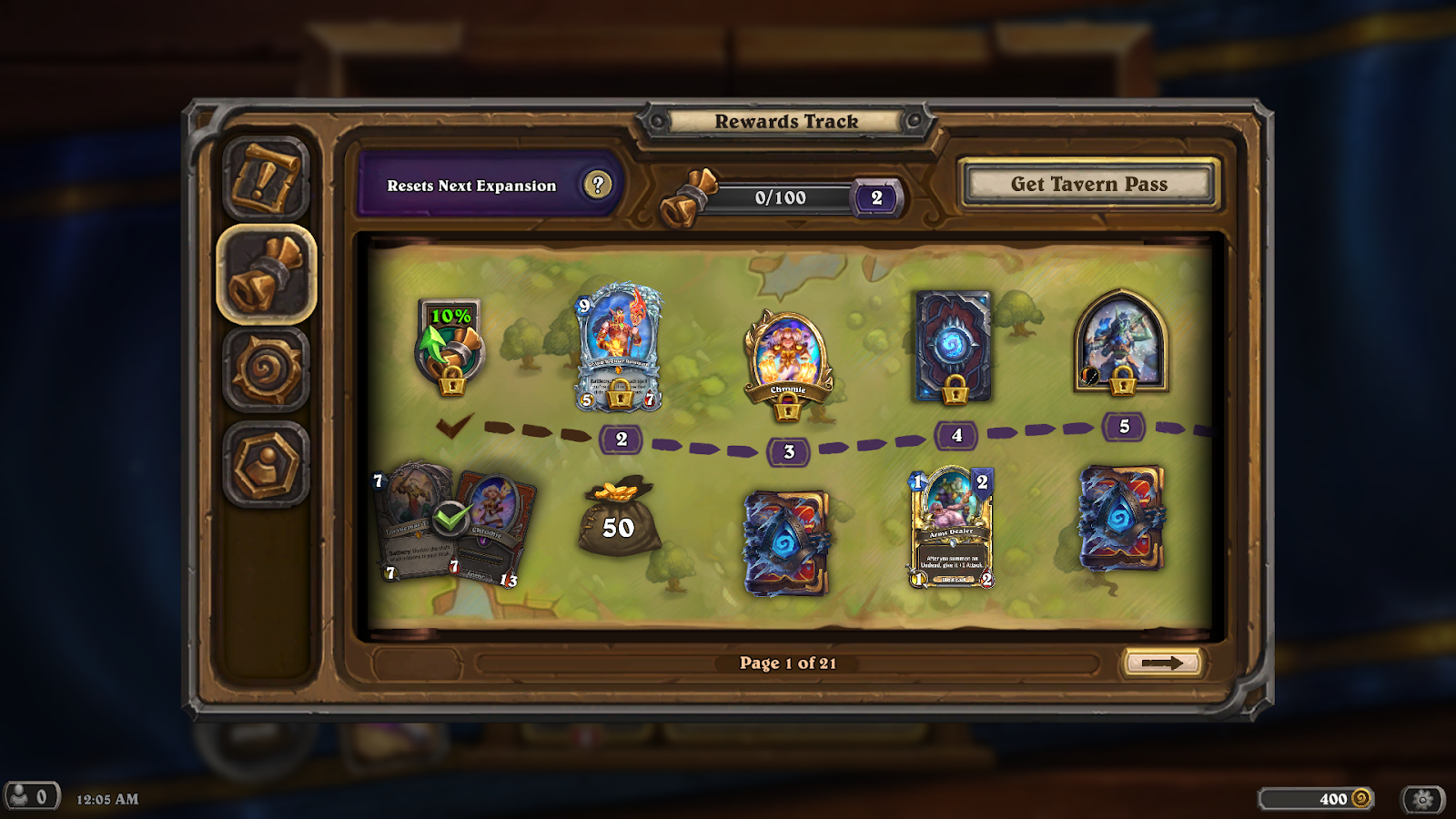Viewport: 1456px width, 819px height.
Task: Inspect the locked blue legendary card reward
Action: point(618,348)
